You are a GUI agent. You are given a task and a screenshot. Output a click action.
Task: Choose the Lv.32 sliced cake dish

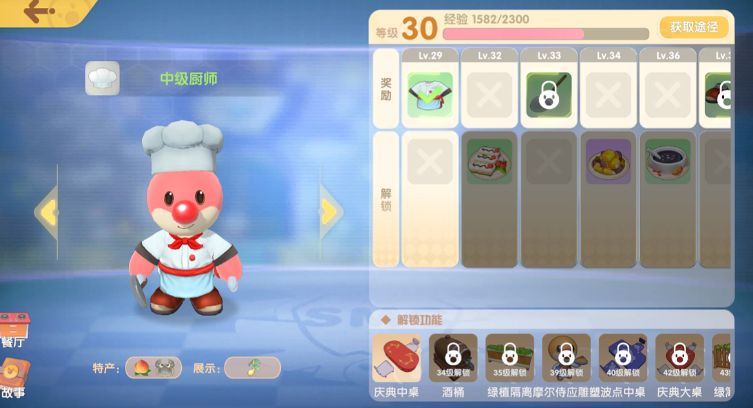tap(489, 160)
